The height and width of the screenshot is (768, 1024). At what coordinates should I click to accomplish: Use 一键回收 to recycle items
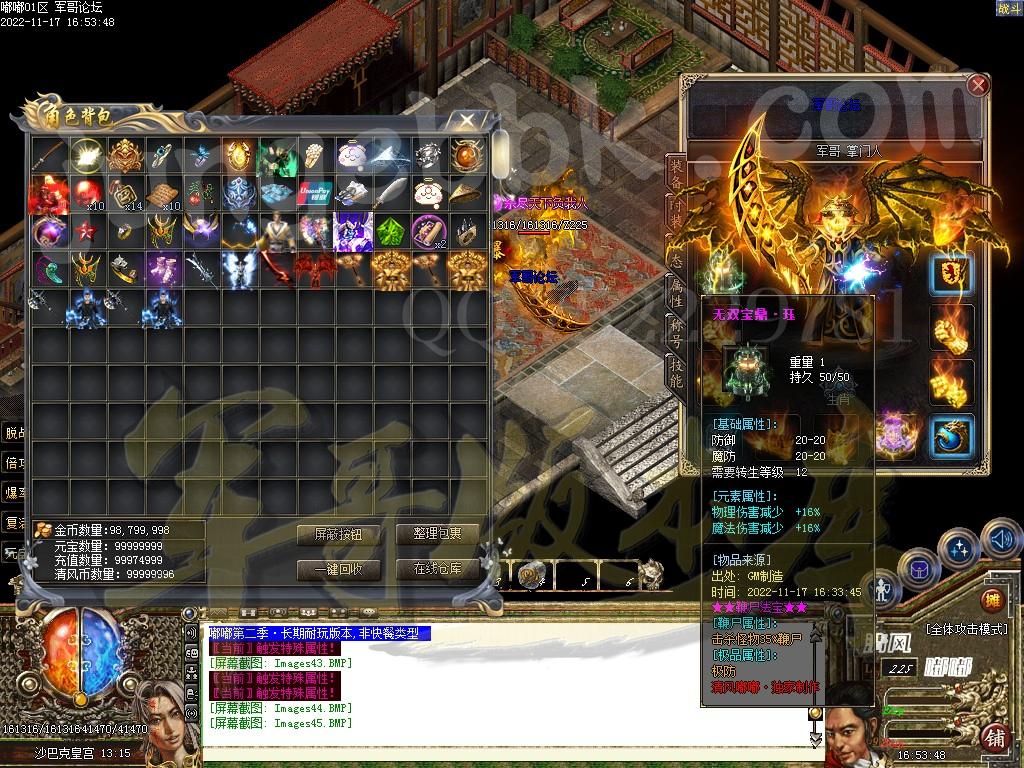337,569
